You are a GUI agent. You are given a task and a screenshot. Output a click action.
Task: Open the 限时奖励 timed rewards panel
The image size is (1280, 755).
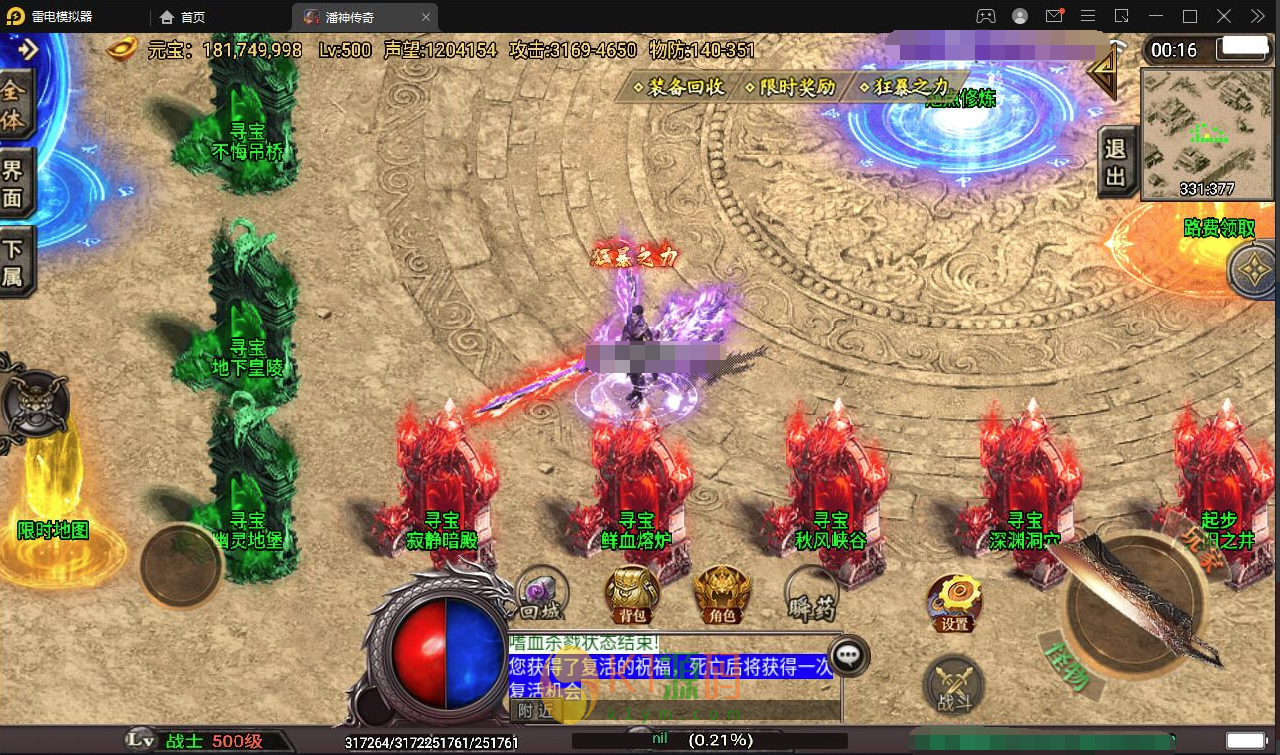(x=790, y=87)
